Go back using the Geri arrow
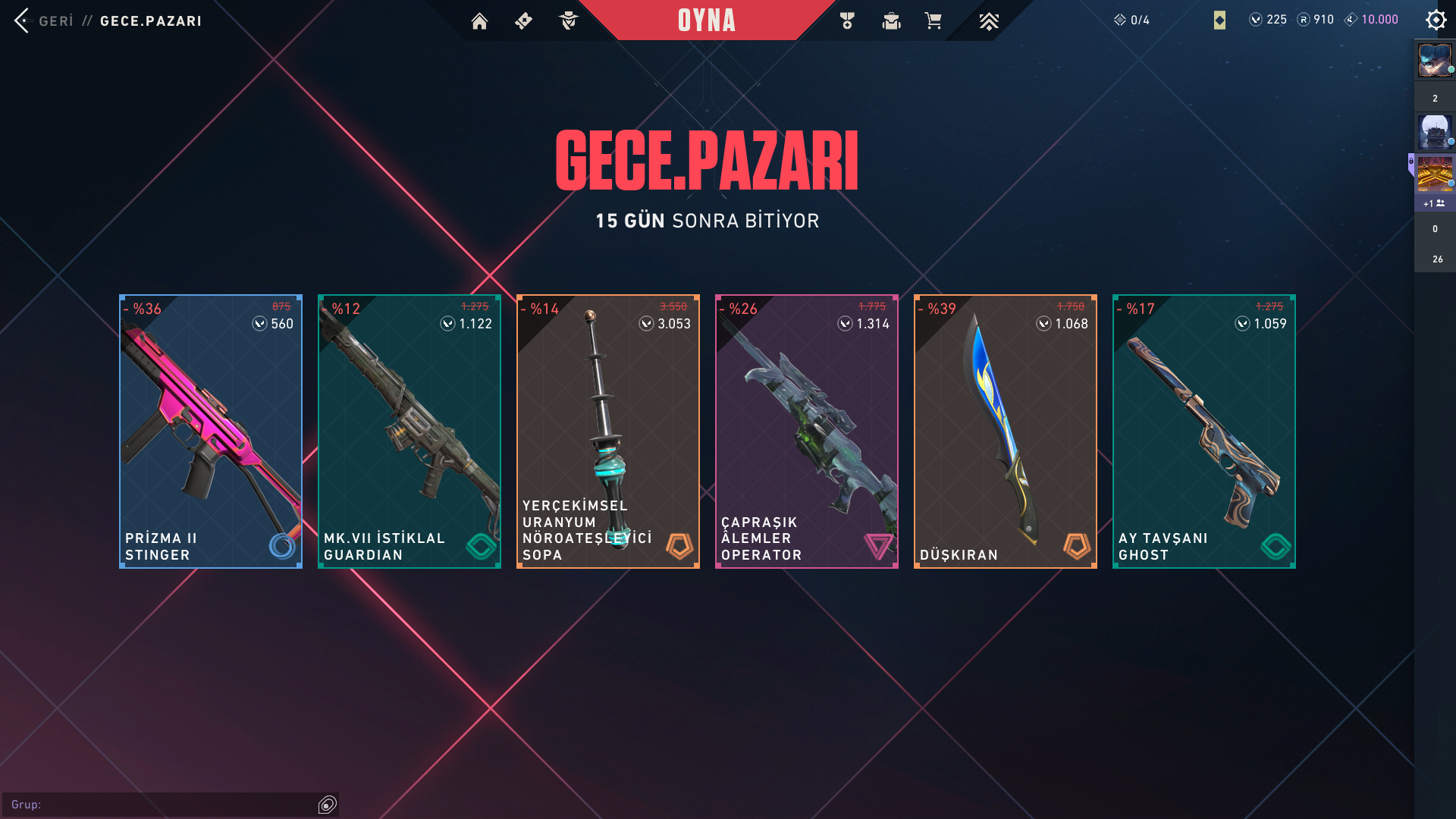1456x819 pixels. tap(23, 20)
